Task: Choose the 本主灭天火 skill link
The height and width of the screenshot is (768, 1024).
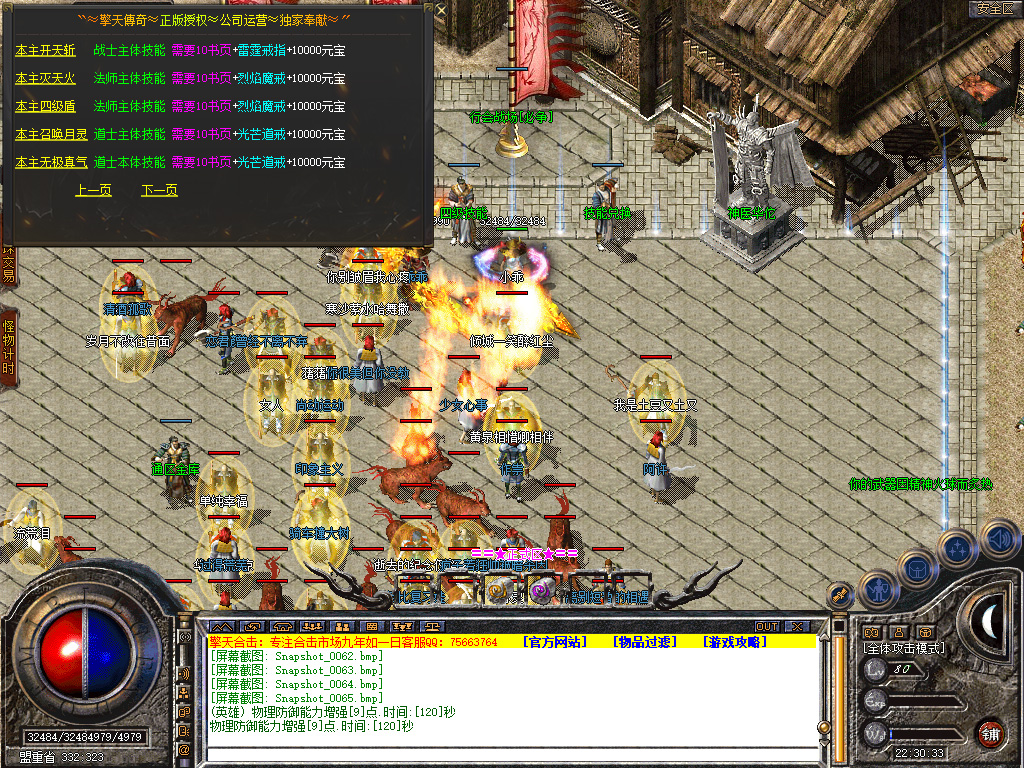Action: coord(45,78)
